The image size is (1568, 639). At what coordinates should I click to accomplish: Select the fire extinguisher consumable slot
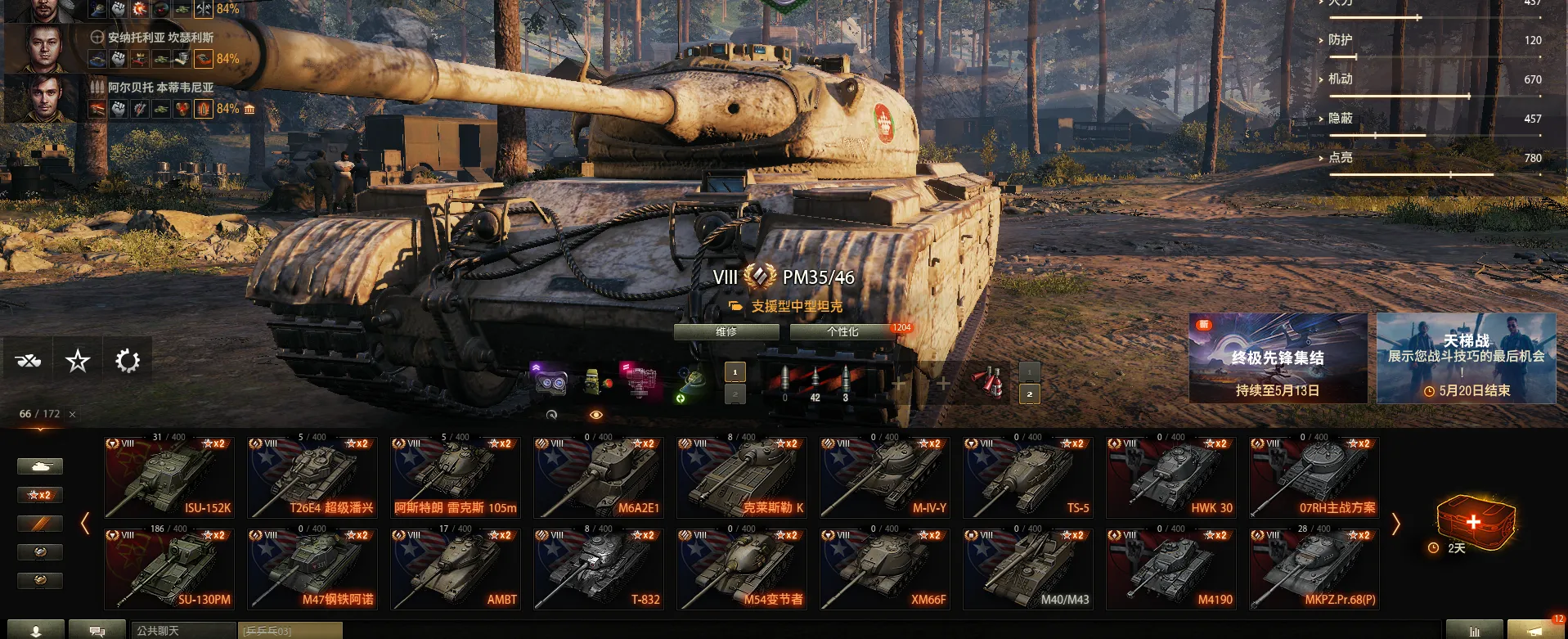[x=988, y=381]
